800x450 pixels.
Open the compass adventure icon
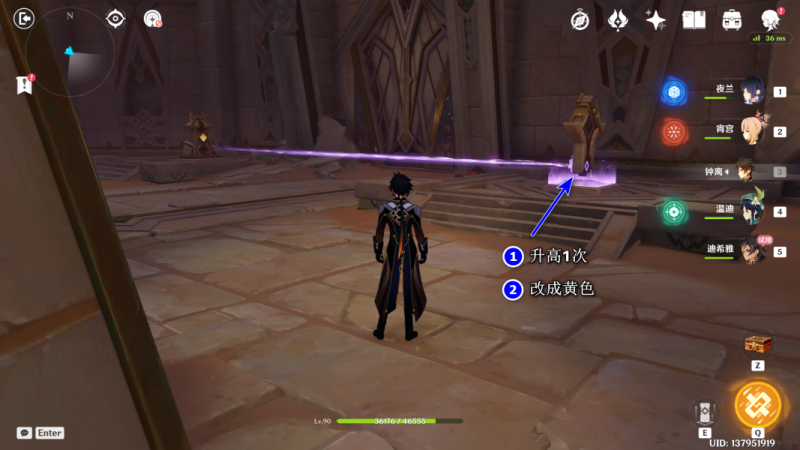tap(580, 20)
